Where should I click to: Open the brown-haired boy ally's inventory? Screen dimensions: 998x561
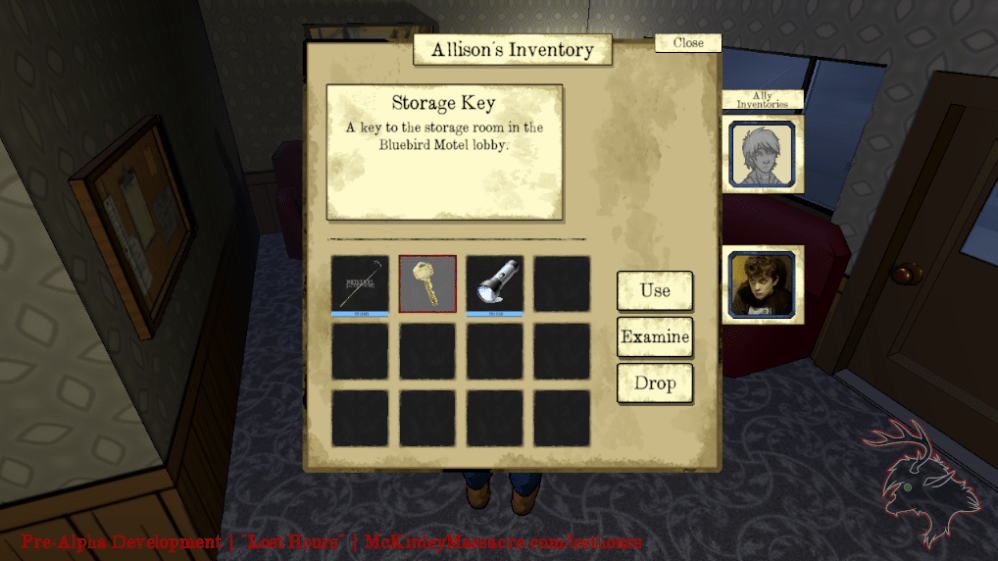click(x=764, y=284)
